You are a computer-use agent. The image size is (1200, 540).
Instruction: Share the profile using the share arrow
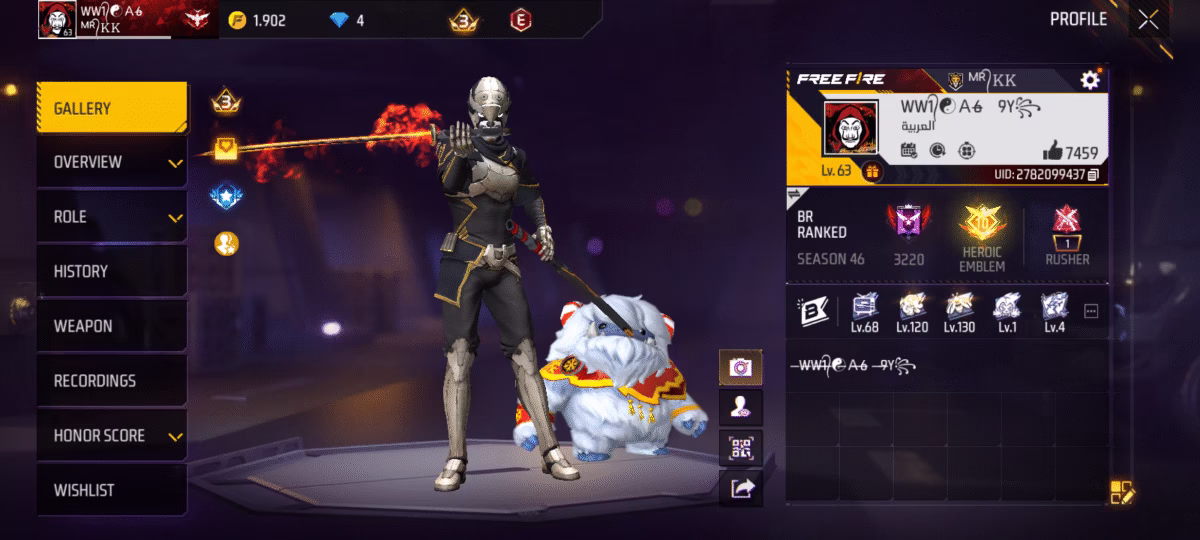(x=740, y=488)
